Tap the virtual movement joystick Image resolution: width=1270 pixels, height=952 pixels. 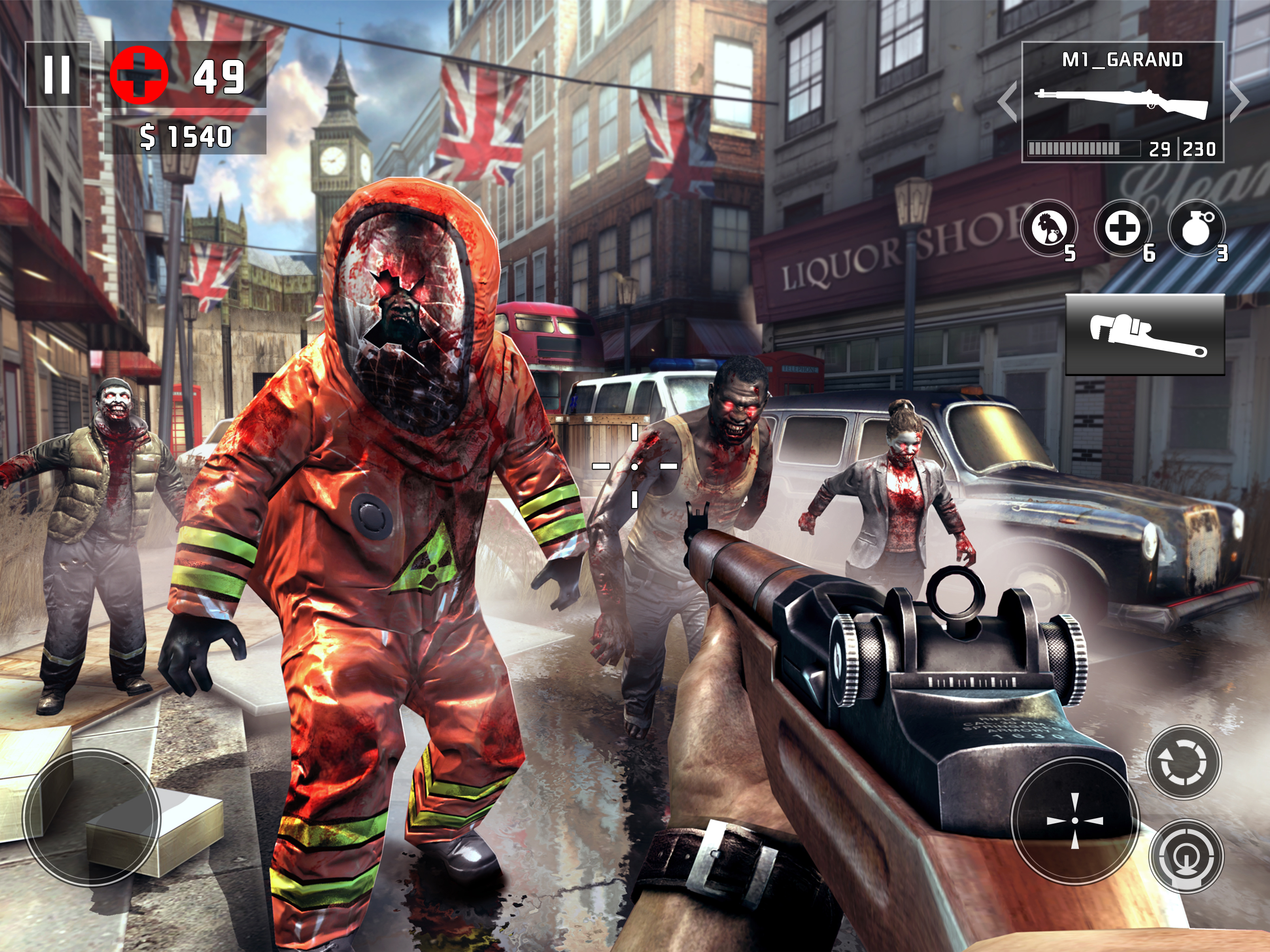[x=91, y=817]
